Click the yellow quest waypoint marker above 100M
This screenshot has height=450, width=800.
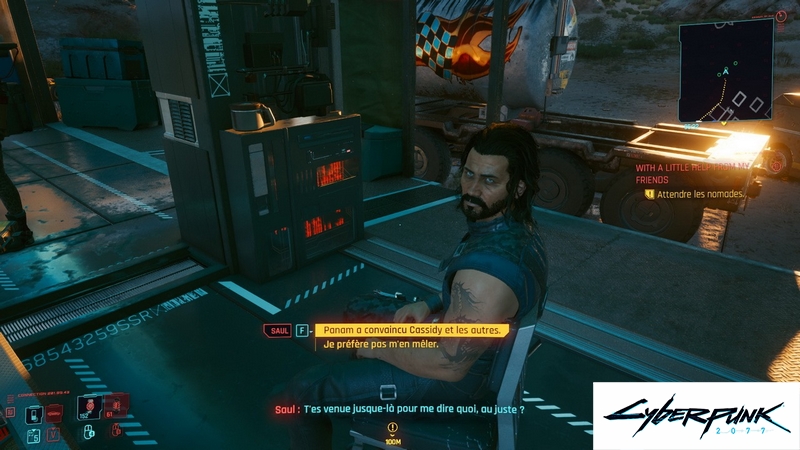point(392,427)
